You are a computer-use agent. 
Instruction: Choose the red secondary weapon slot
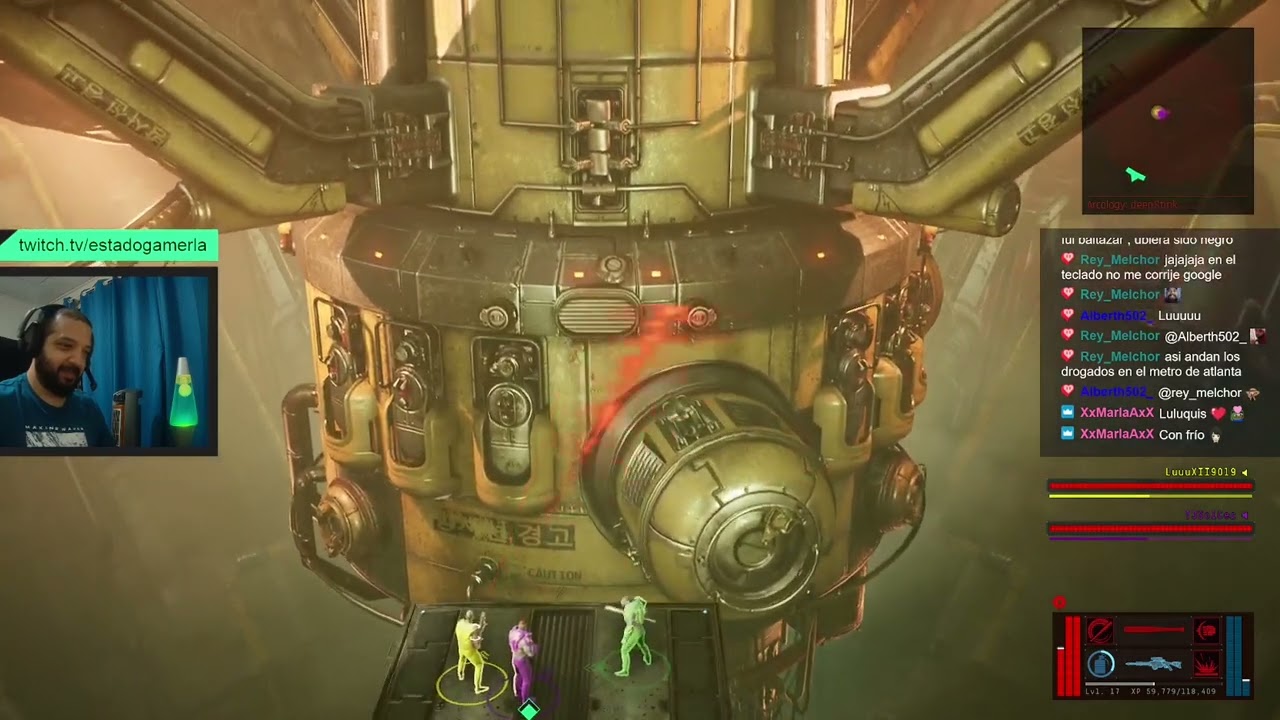point(1153,630)
